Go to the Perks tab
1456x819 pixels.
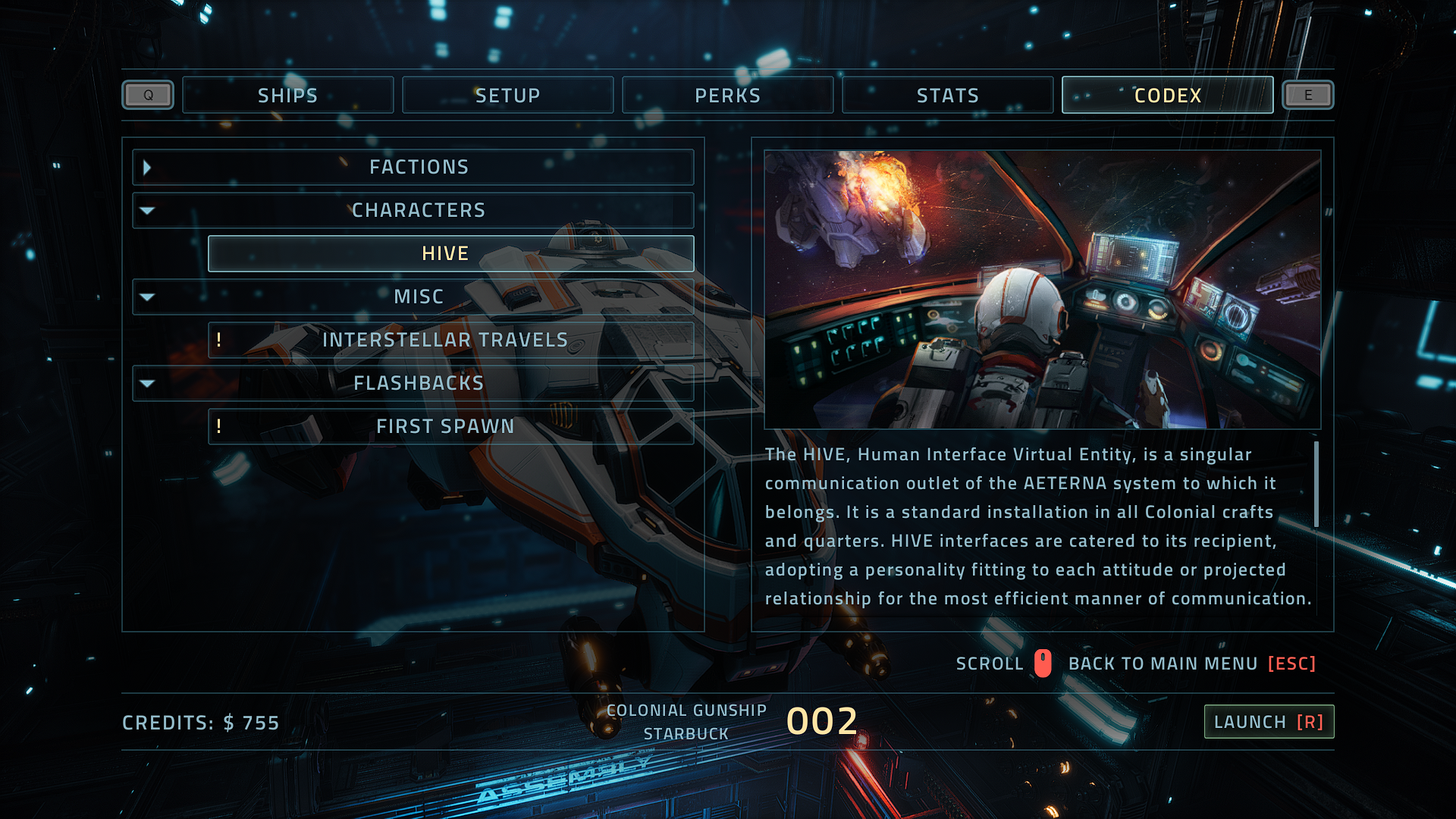(x=727, y=96)
